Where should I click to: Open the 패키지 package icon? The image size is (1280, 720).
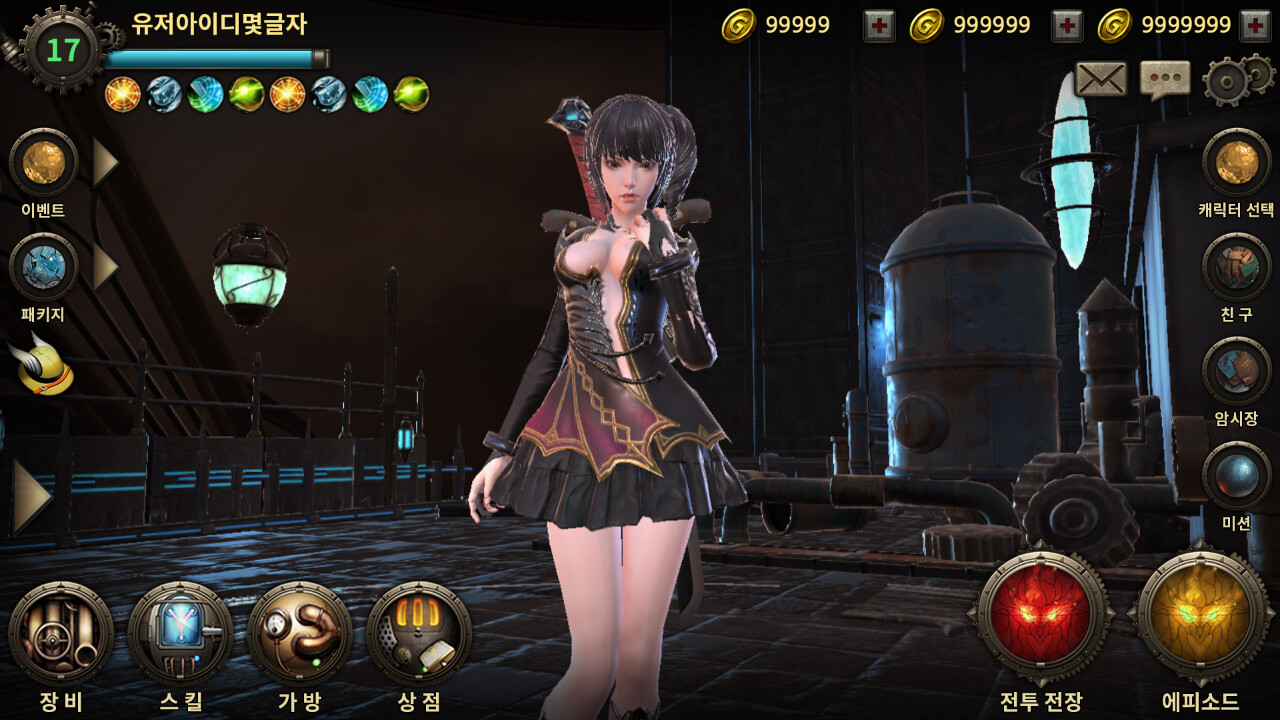pos(43,267)
